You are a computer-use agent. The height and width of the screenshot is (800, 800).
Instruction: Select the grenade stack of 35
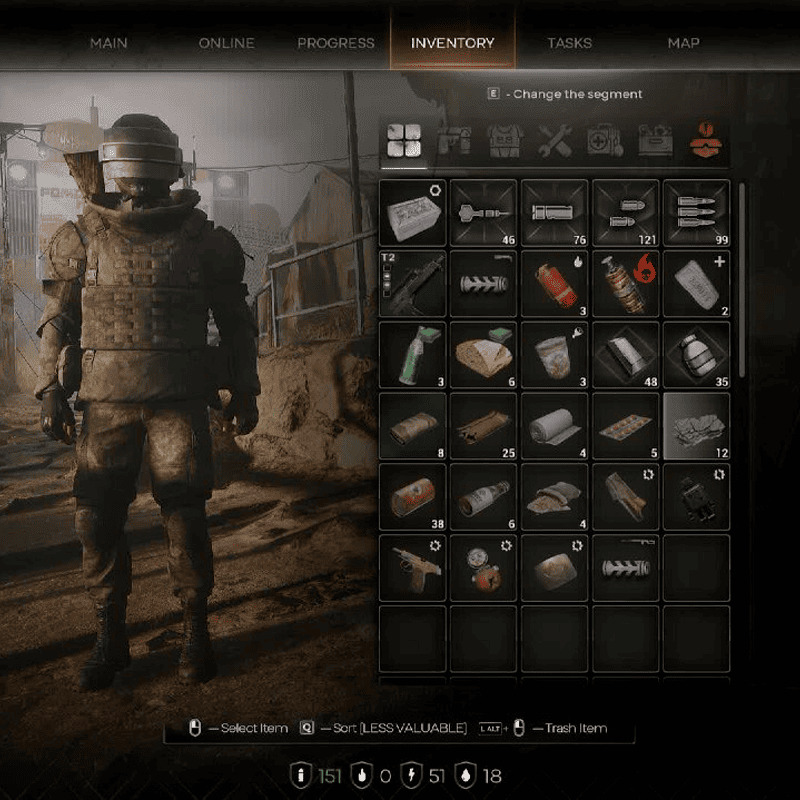pyautogui.click(x=696, y=354)
